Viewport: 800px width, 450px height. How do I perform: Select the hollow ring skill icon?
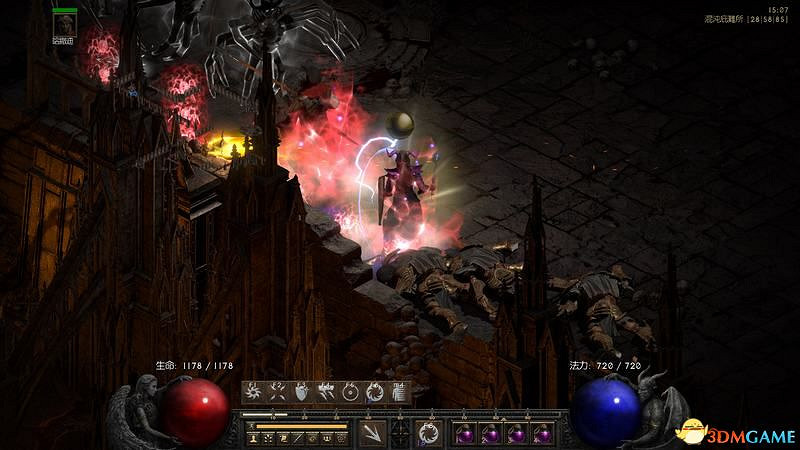350,392
